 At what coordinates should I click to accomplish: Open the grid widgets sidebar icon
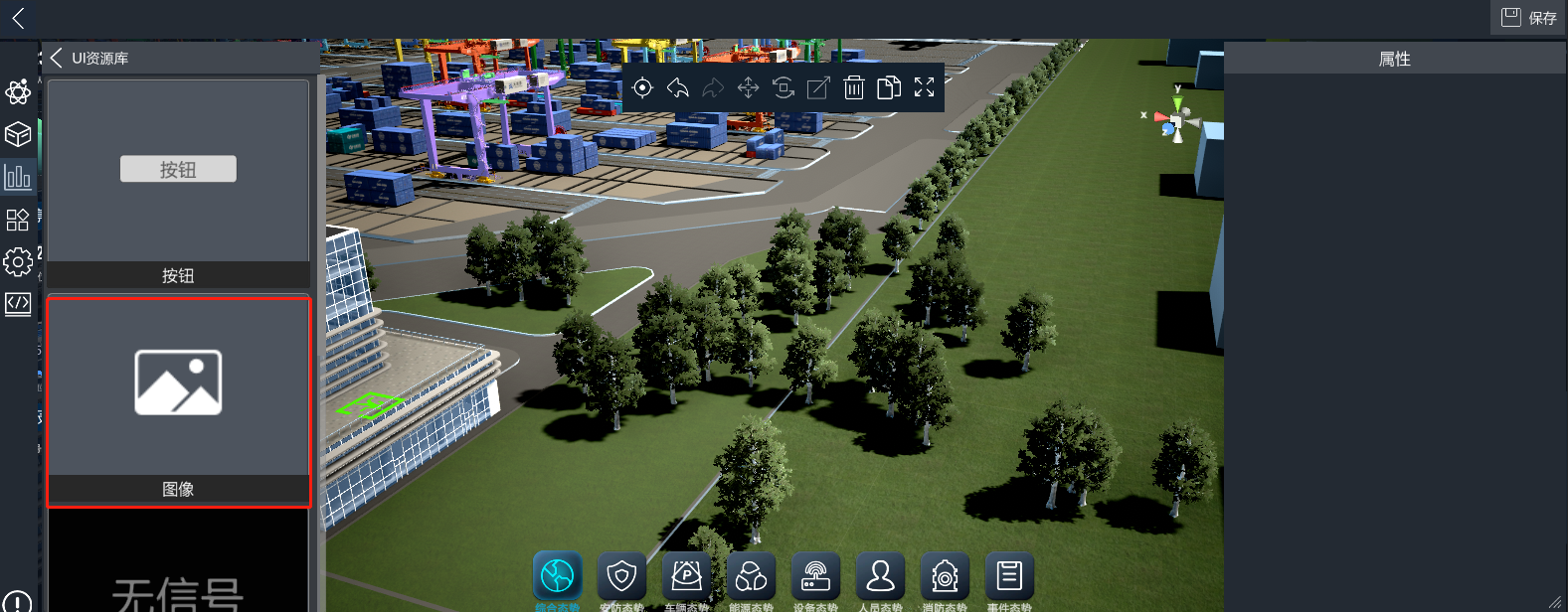18,220
